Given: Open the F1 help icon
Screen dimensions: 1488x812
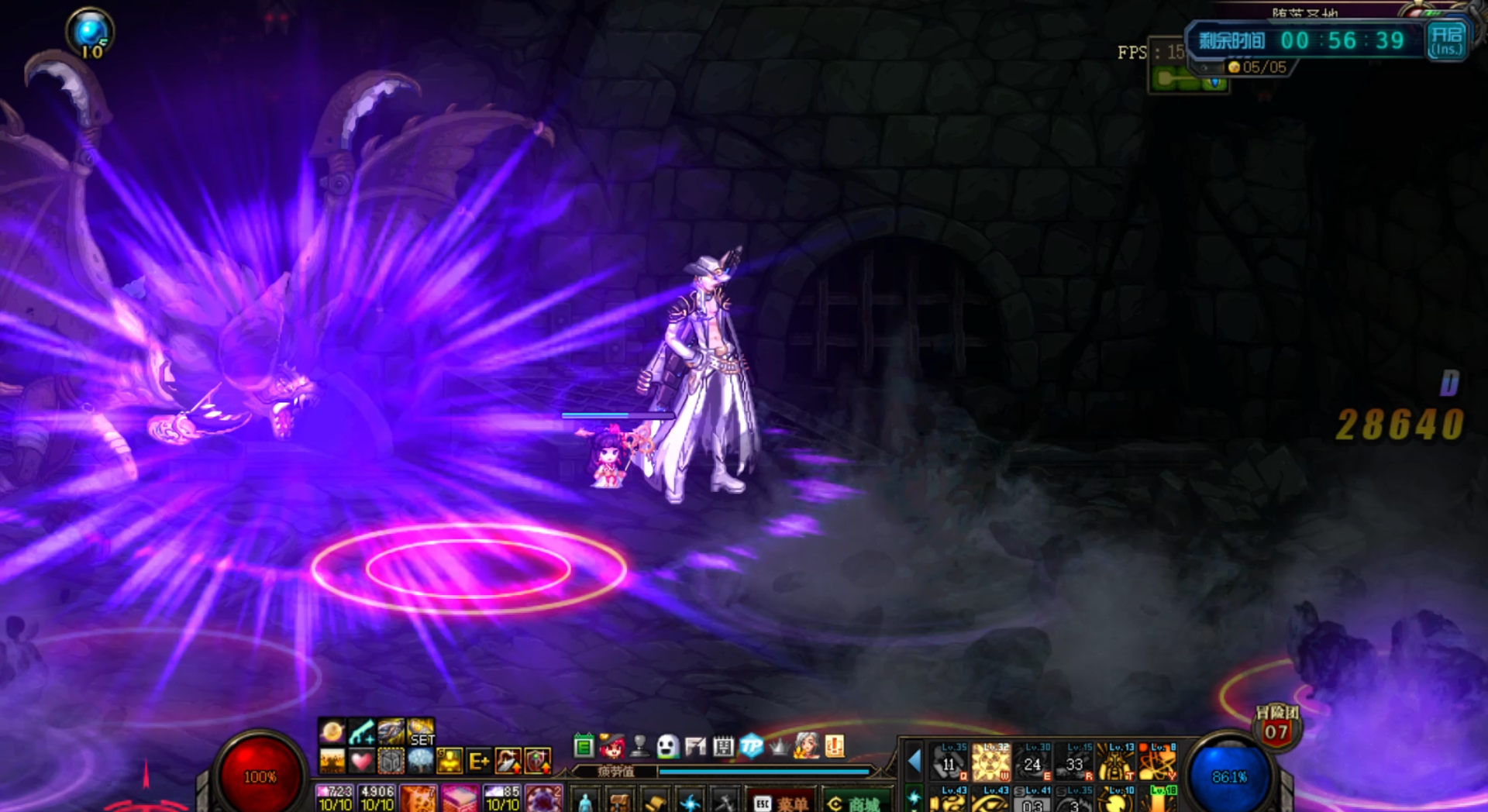Looking at the screenshot, I should [x=695, y=746].
